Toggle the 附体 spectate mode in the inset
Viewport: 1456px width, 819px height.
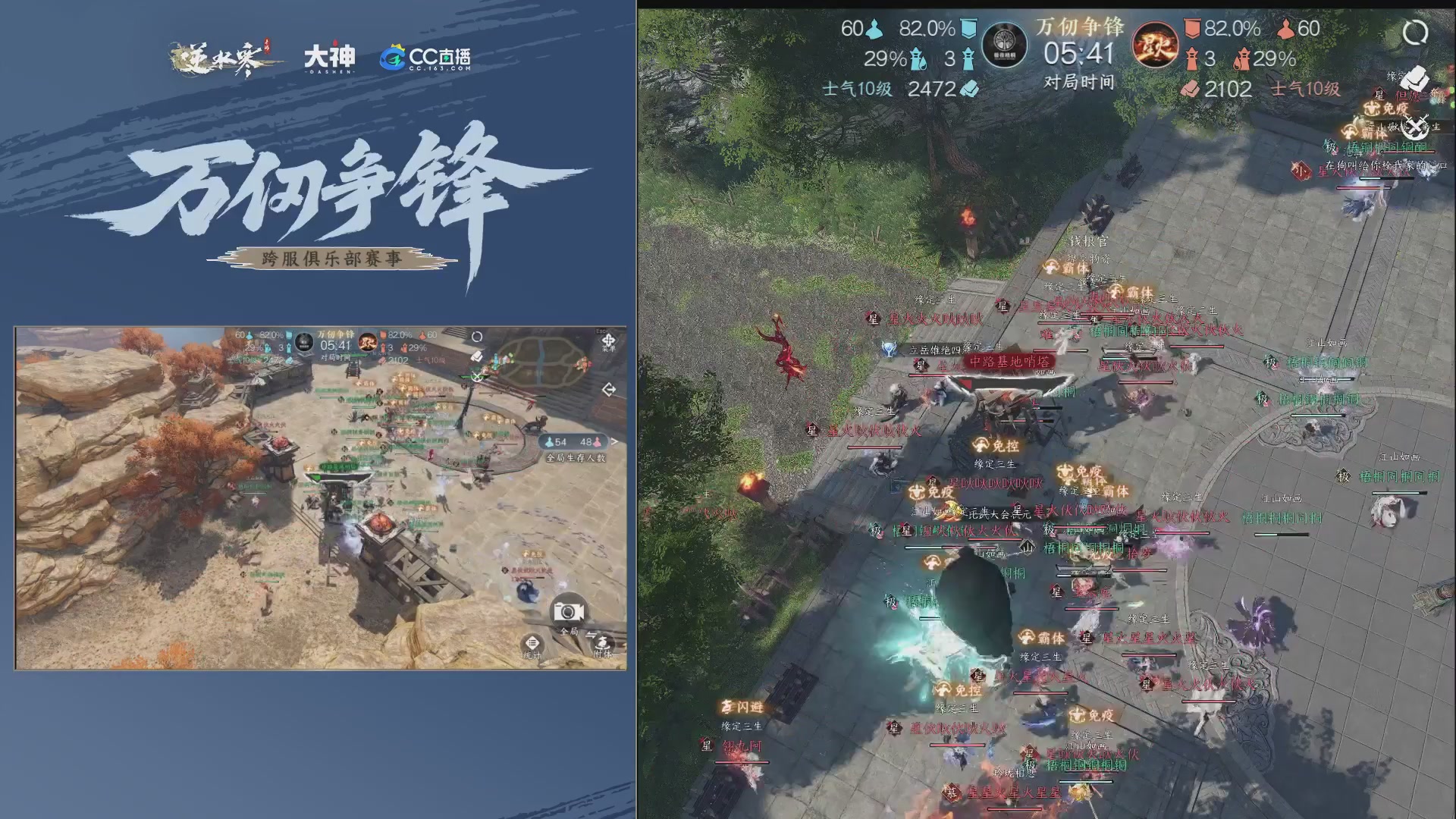tap(602, 644)
